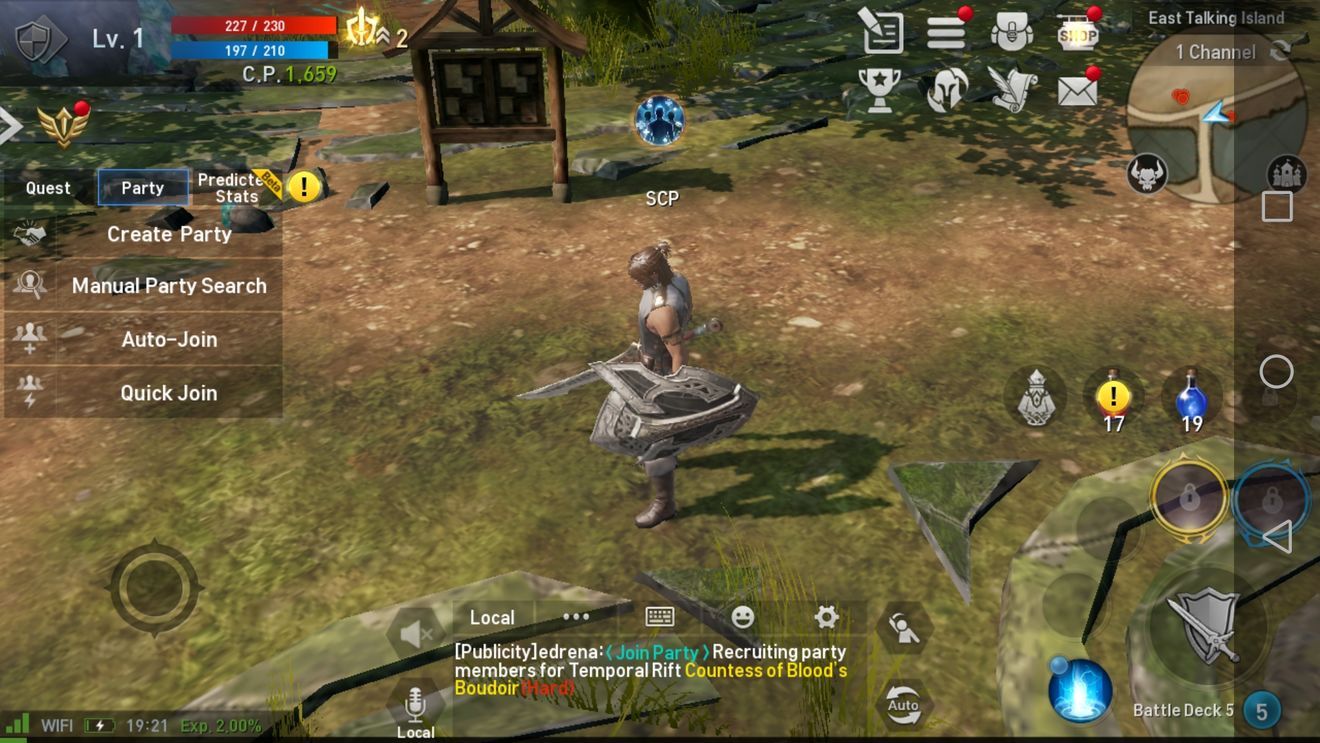1320x743 pixels.
Task: Click the Join Party link in chat
Action: pyautogui.click(x=658, y=652)
